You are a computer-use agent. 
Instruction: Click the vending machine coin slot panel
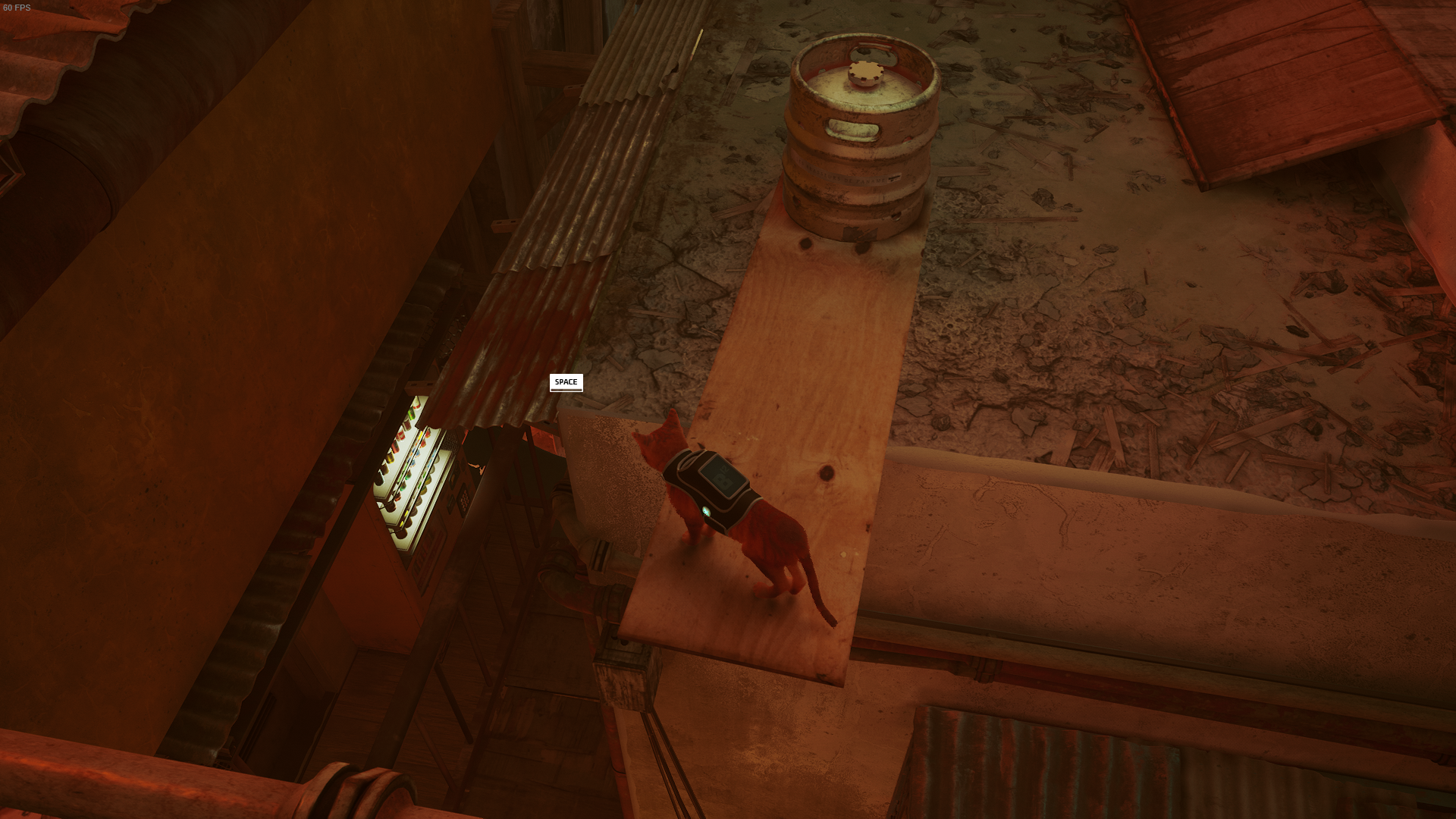452,479
